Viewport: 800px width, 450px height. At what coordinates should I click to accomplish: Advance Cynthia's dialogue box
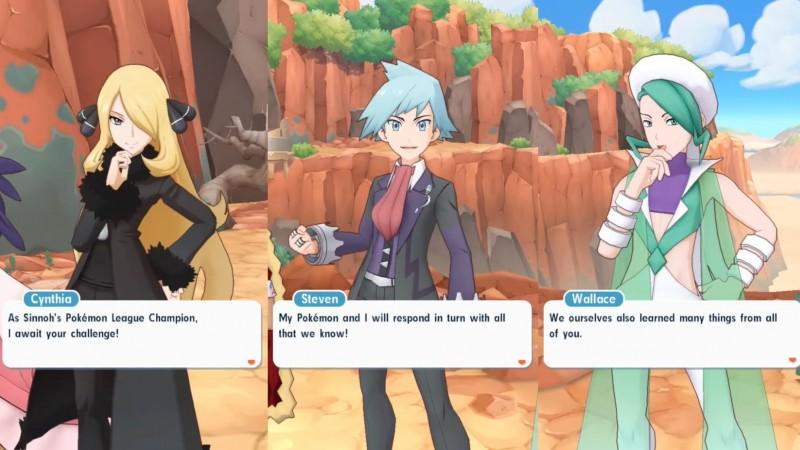(x=251, y=359)
